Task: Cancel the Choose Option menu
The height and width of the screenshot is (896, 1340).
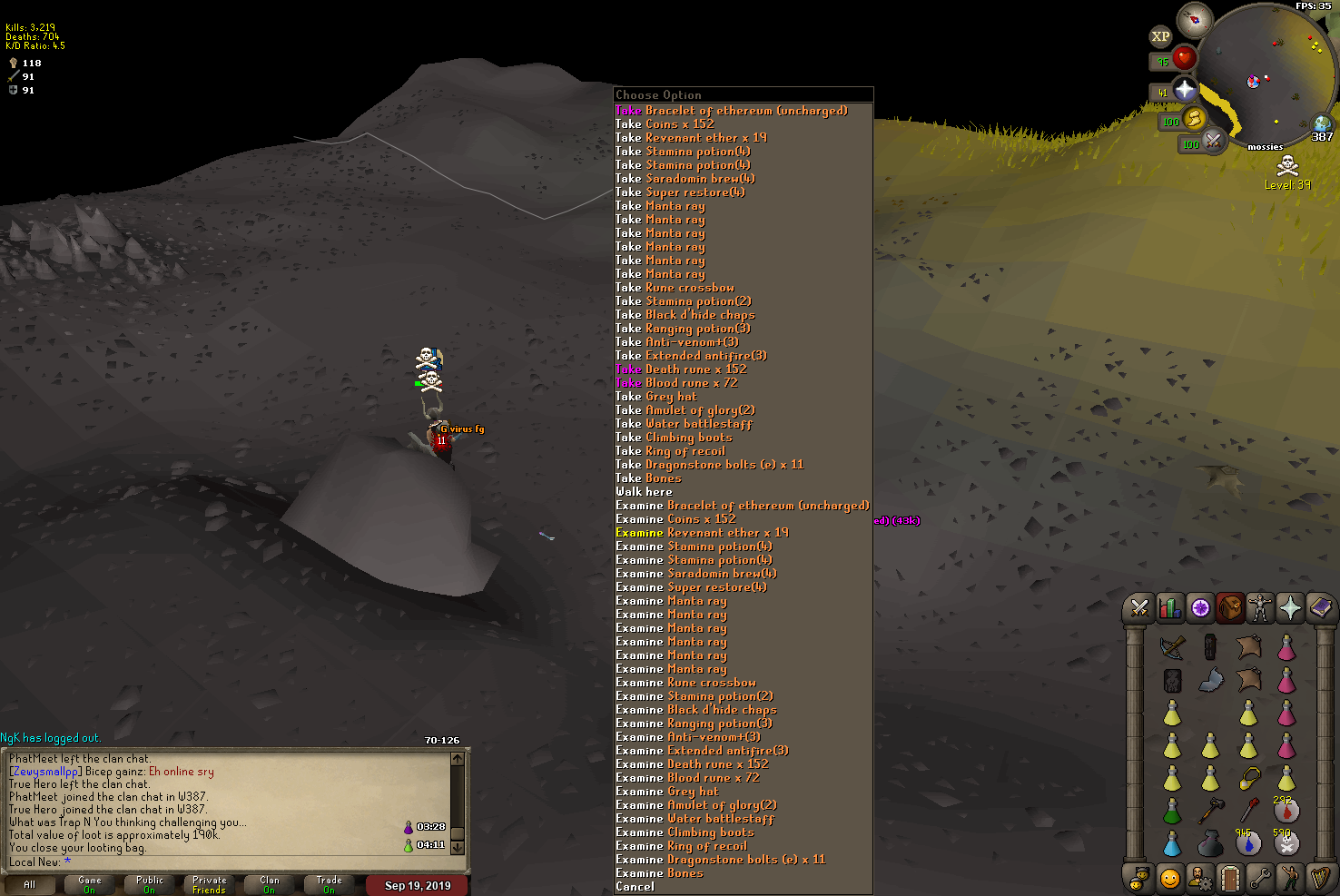Action: (635, 887)
